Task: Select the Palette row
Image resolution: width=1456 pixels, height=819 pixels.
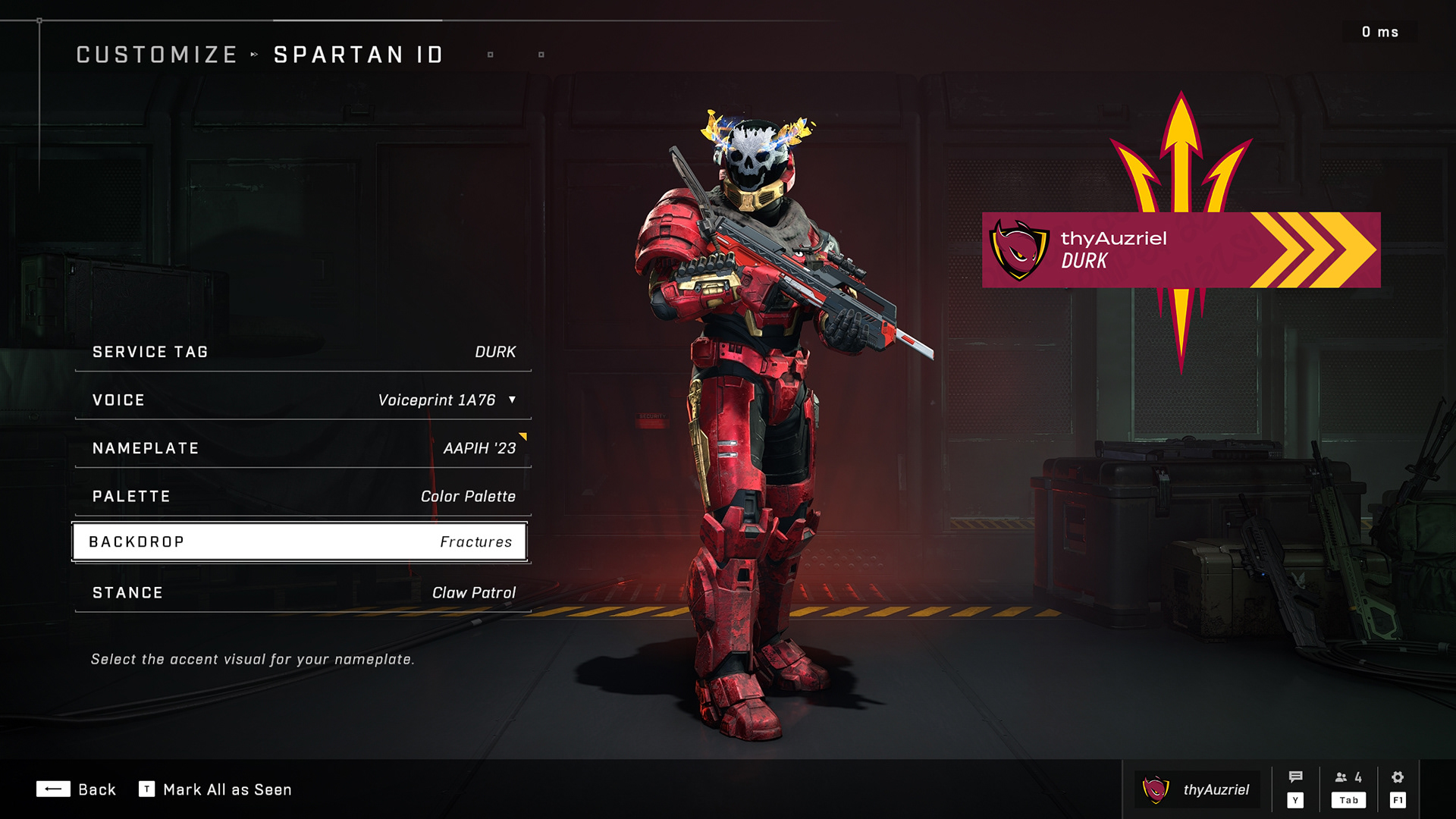Action: [303, 496]
